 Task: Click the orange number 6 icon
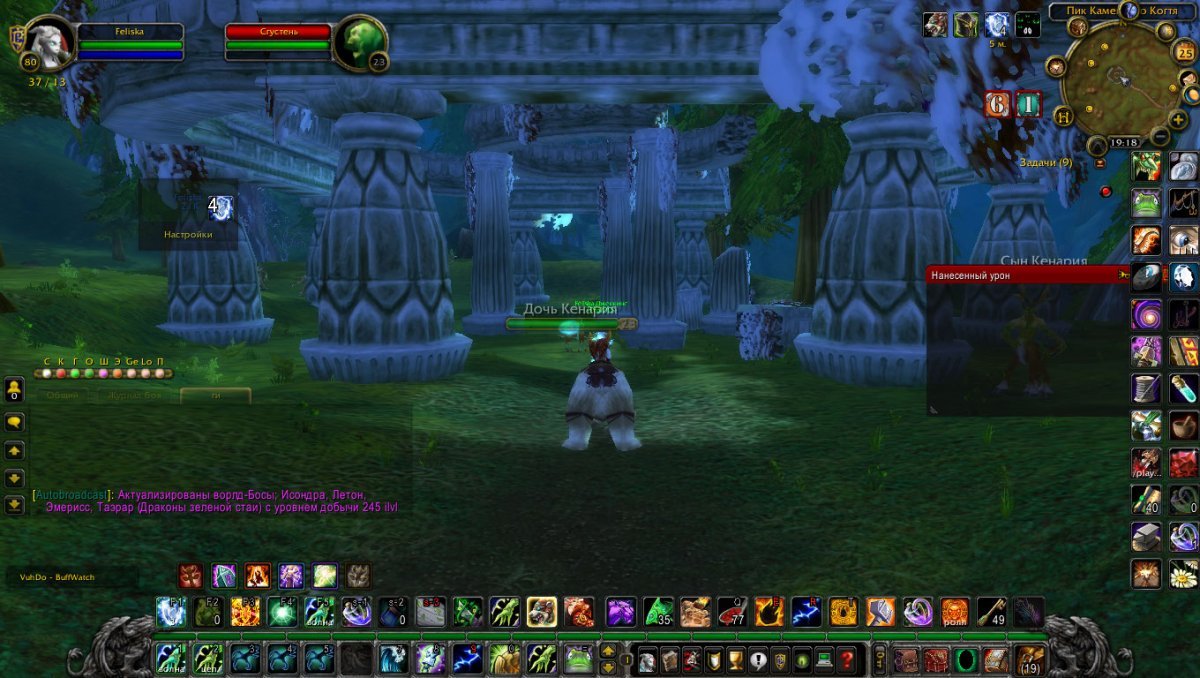point(997,105)
